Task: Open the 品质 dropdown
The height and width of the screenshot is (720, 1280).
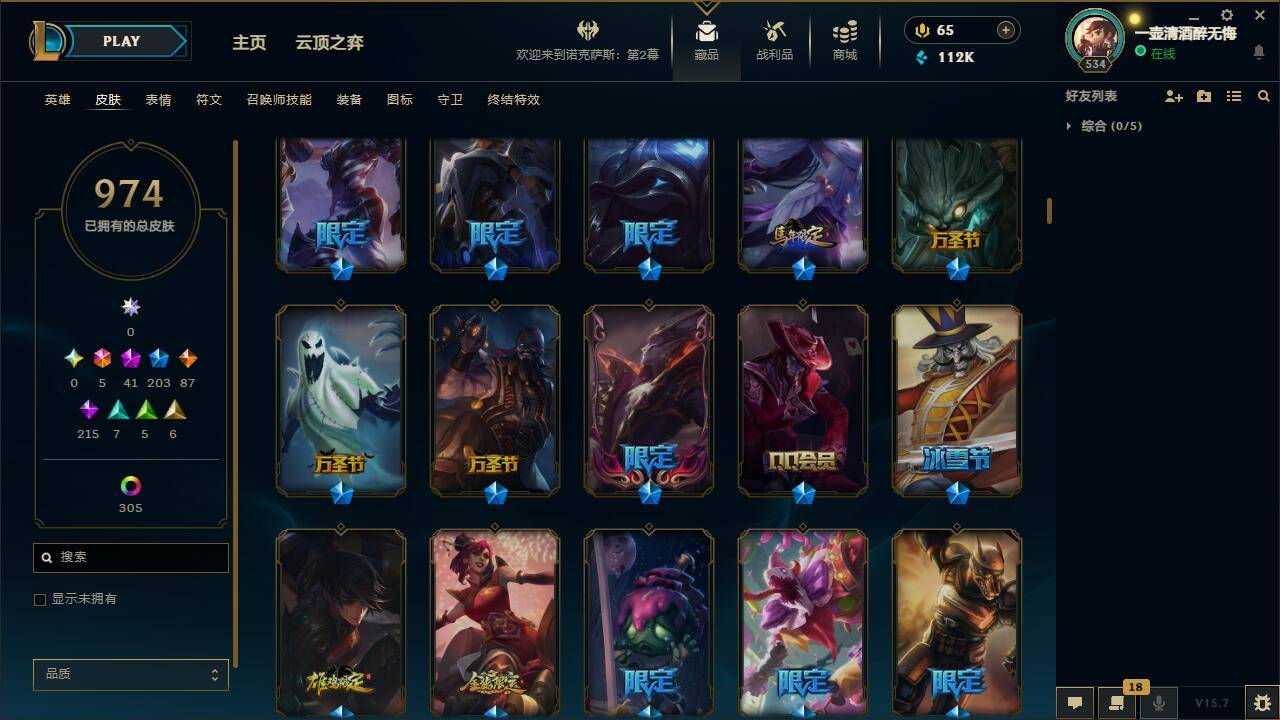Action: [x=130, y=674]
